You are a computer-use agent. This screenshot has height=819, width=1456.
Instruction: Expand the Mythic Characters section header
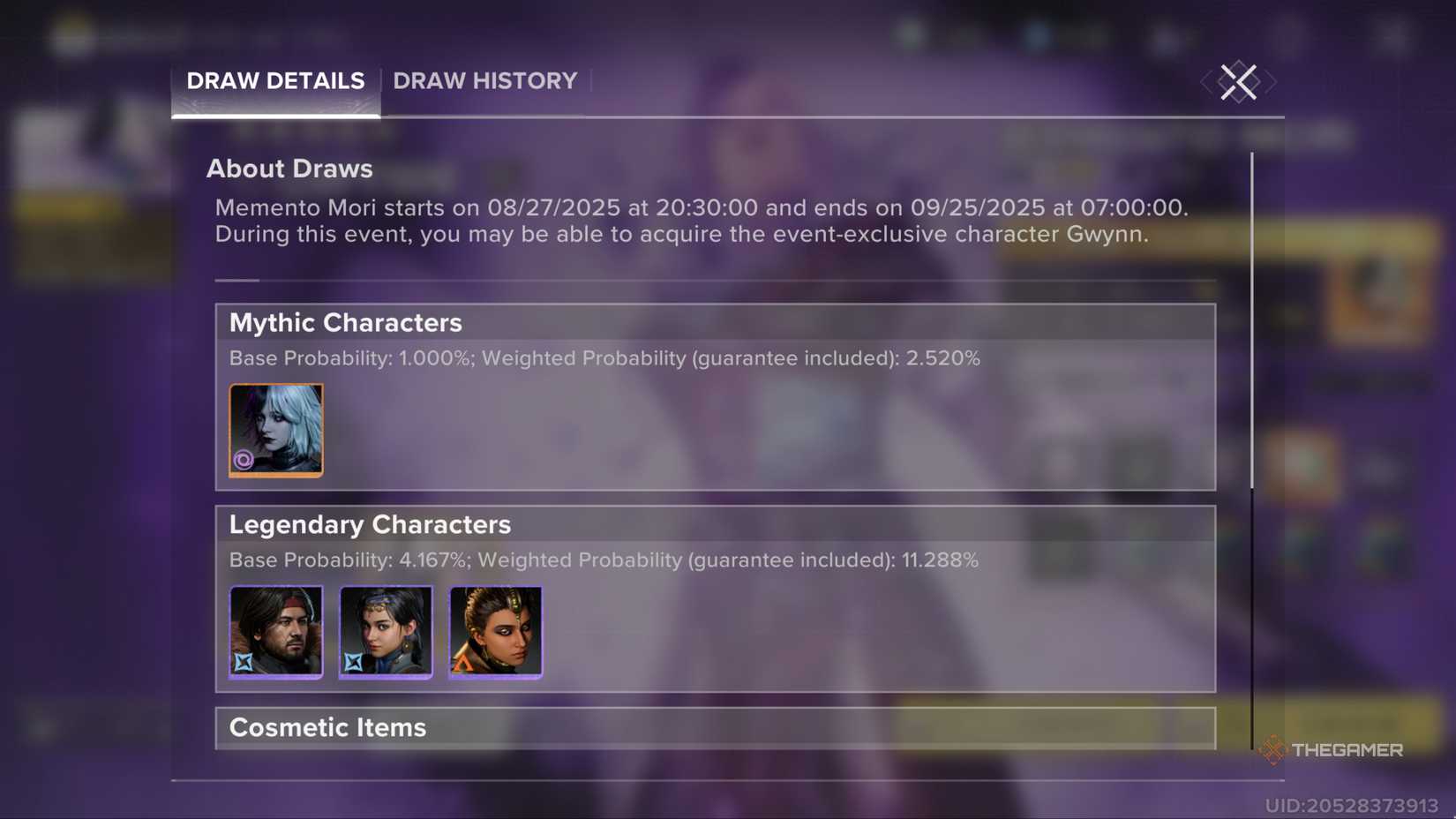[345, 322]
